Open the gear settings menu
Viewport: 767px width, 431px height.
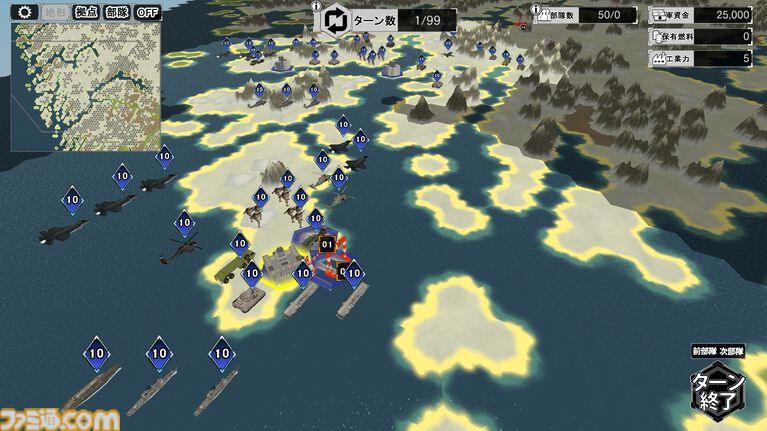pyautogui.click(x=24, y=12)
